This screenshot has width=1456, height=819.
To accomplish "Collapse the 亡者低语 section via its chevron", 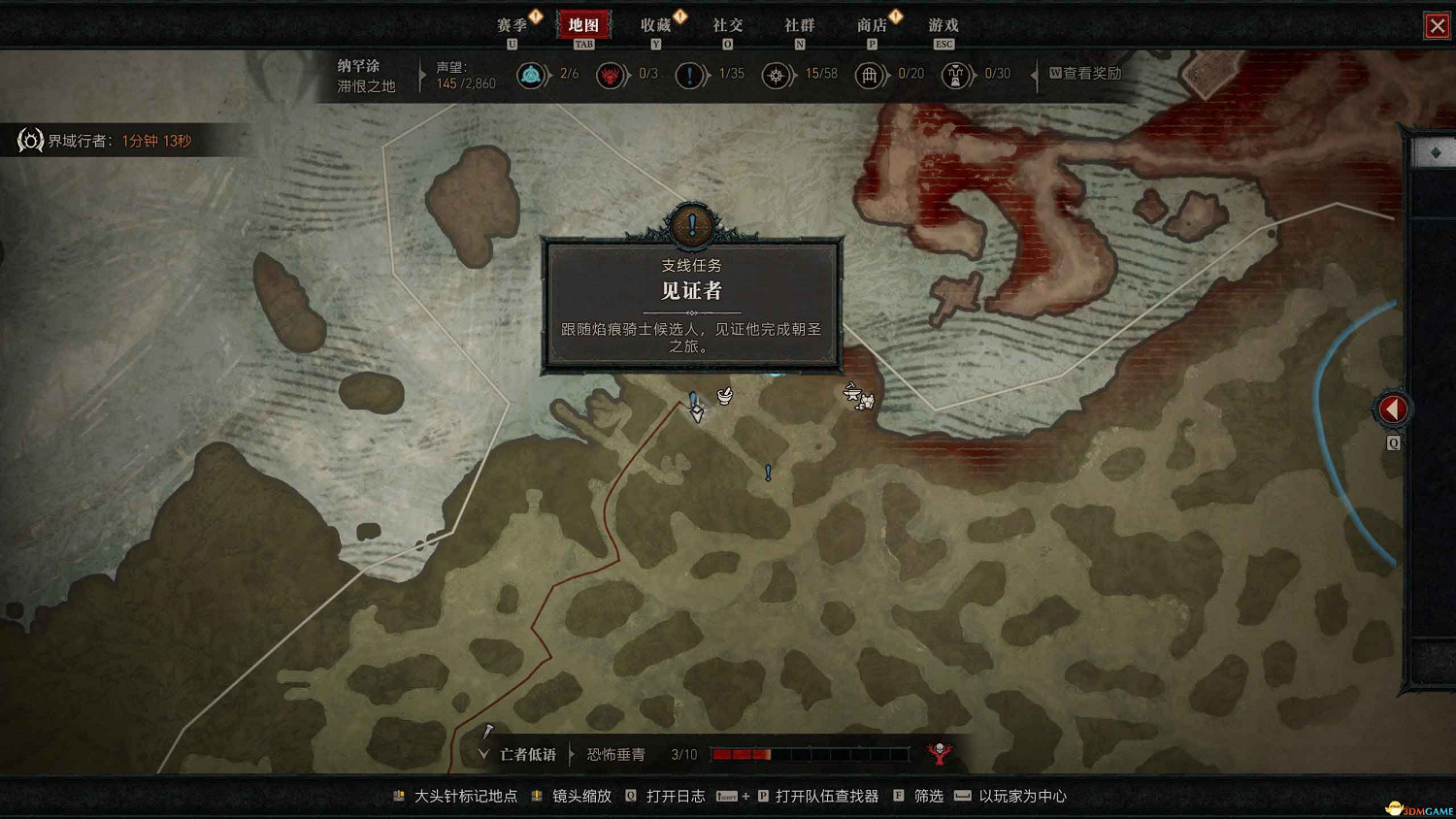I will [482, 753].
